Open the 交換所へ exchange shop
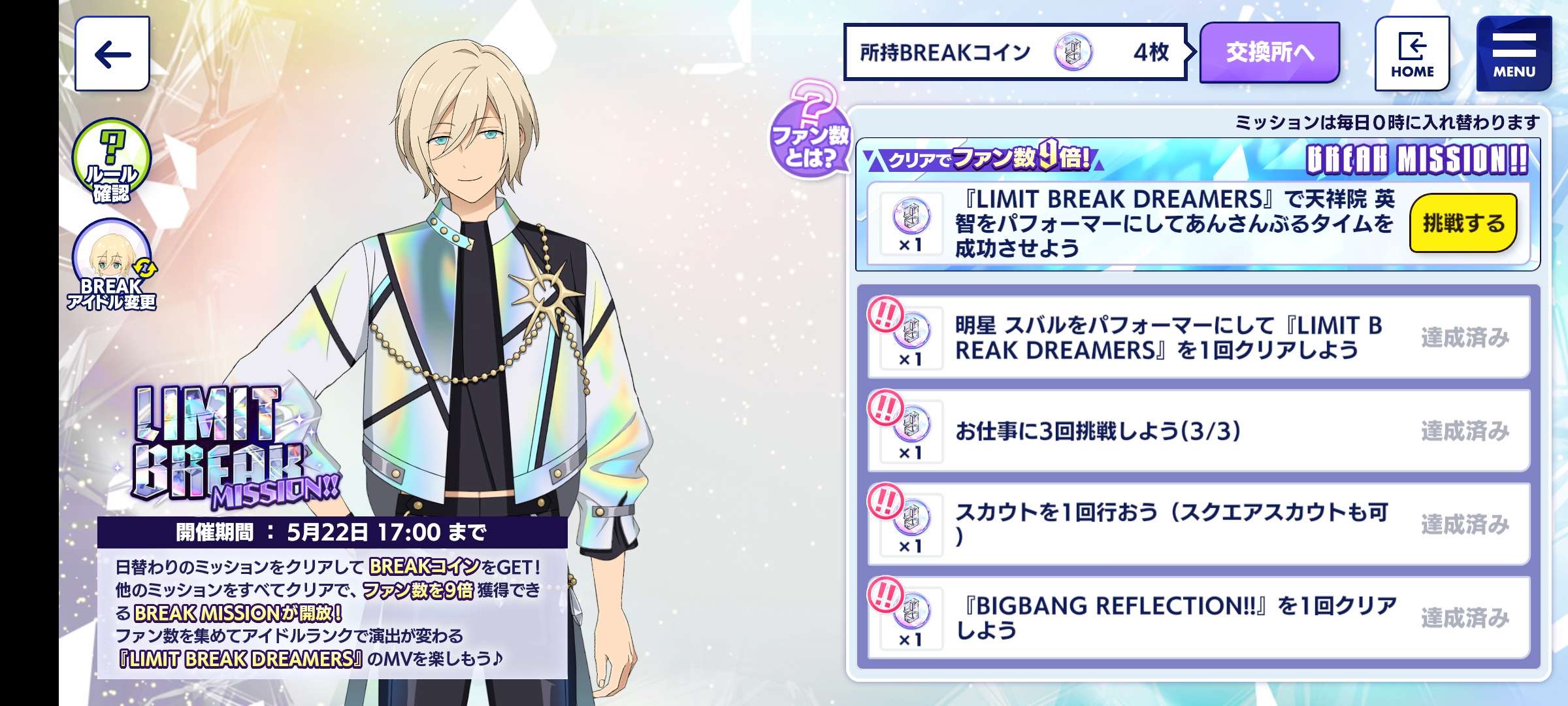 click(1269, 52)
